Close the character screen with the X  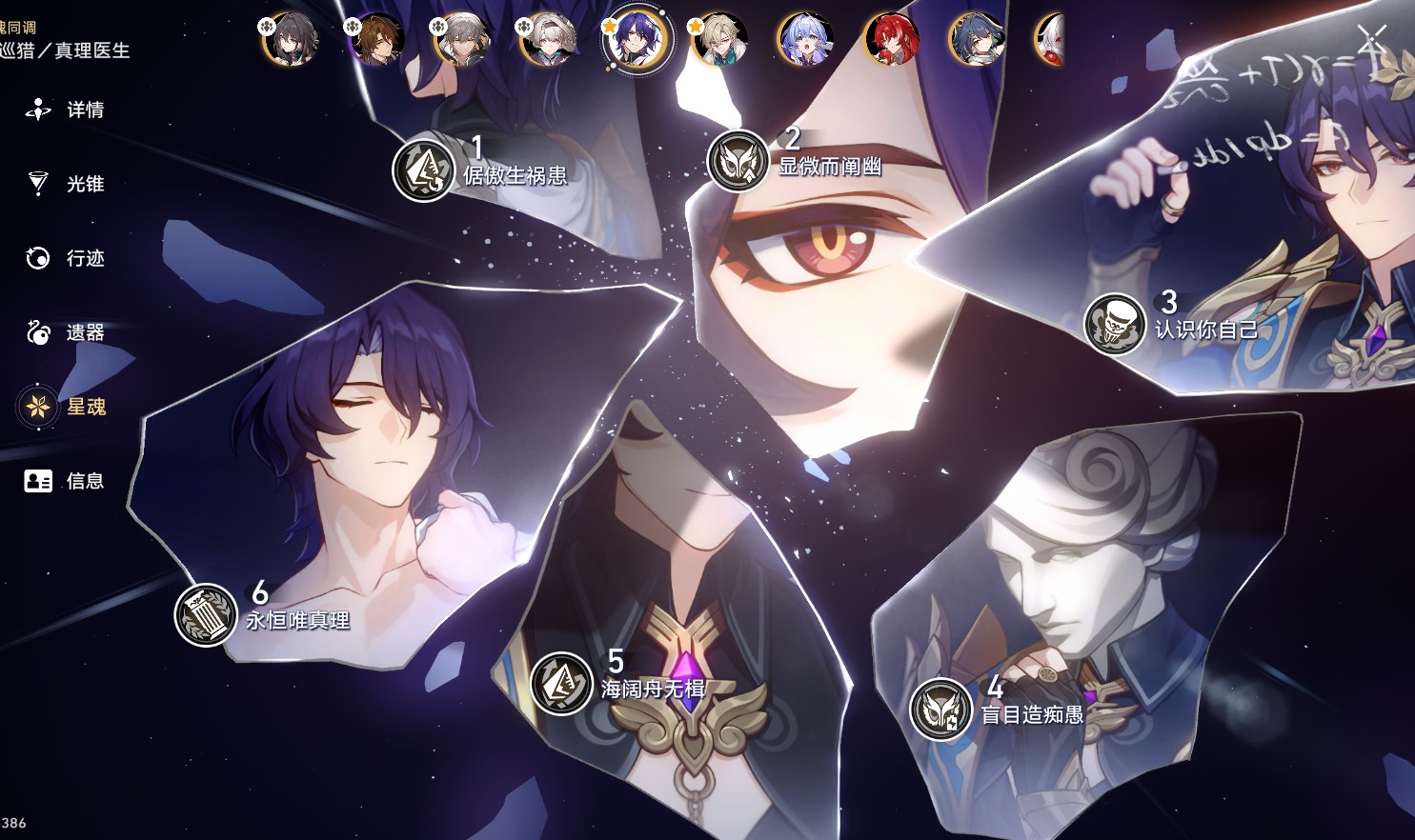(1371, 39)
